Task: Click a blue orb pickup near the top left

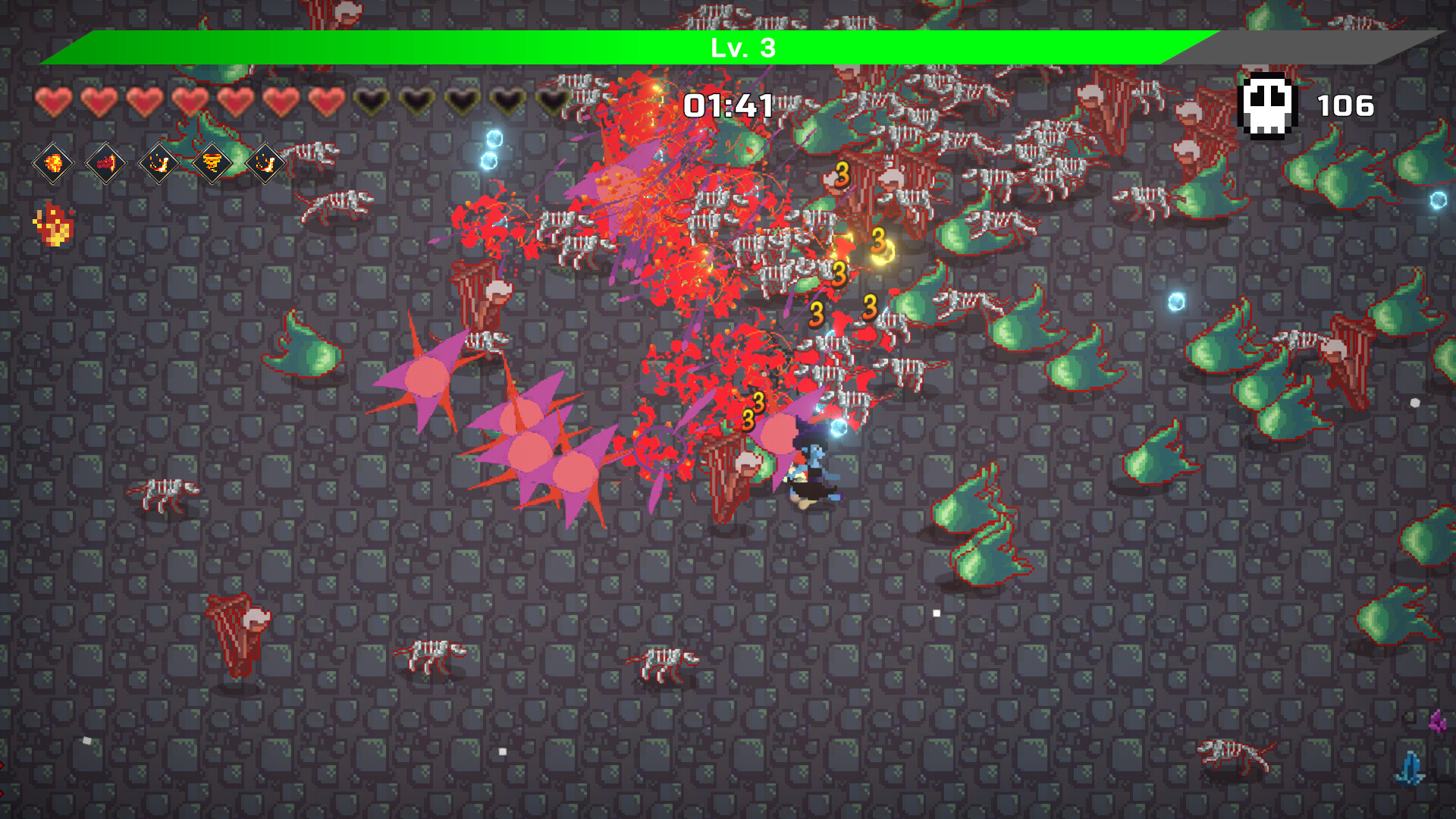Action: (495, 137)
